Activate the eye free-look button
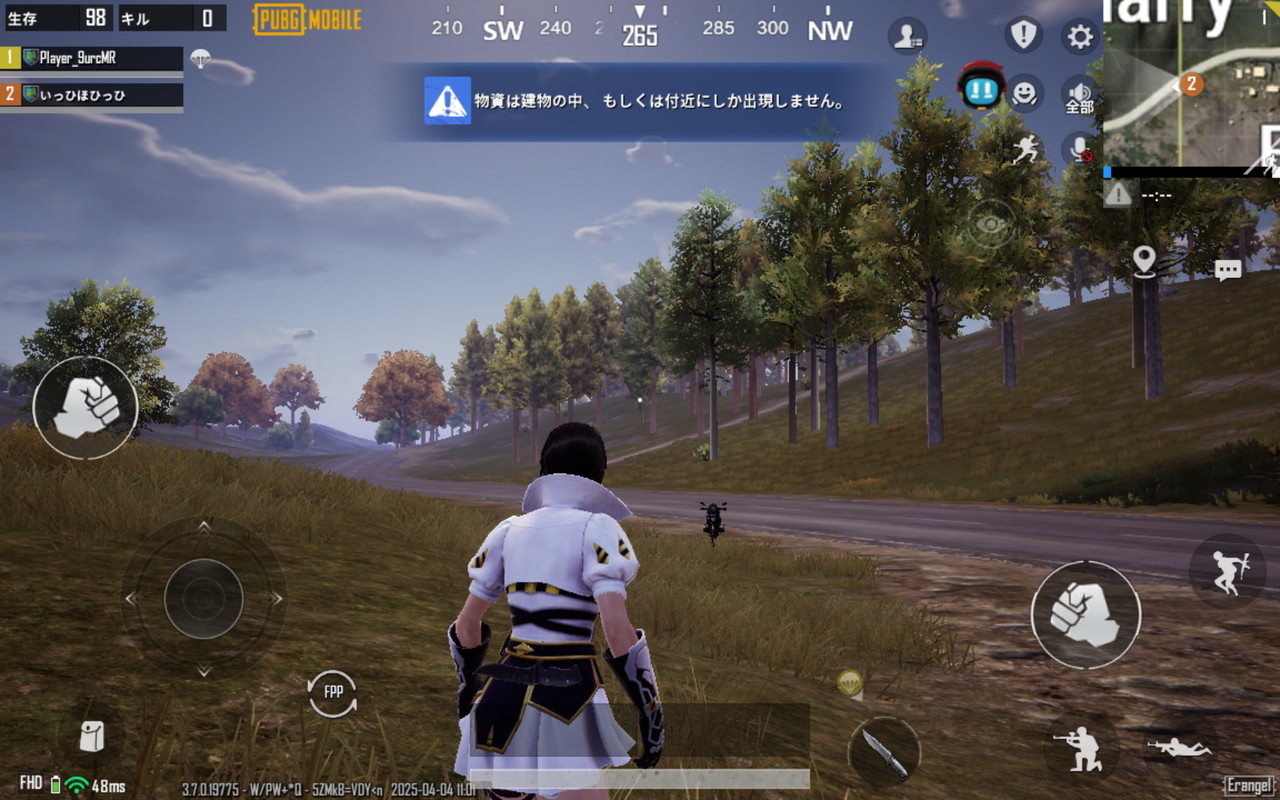 pyautogui.click(x=990, y=225)
